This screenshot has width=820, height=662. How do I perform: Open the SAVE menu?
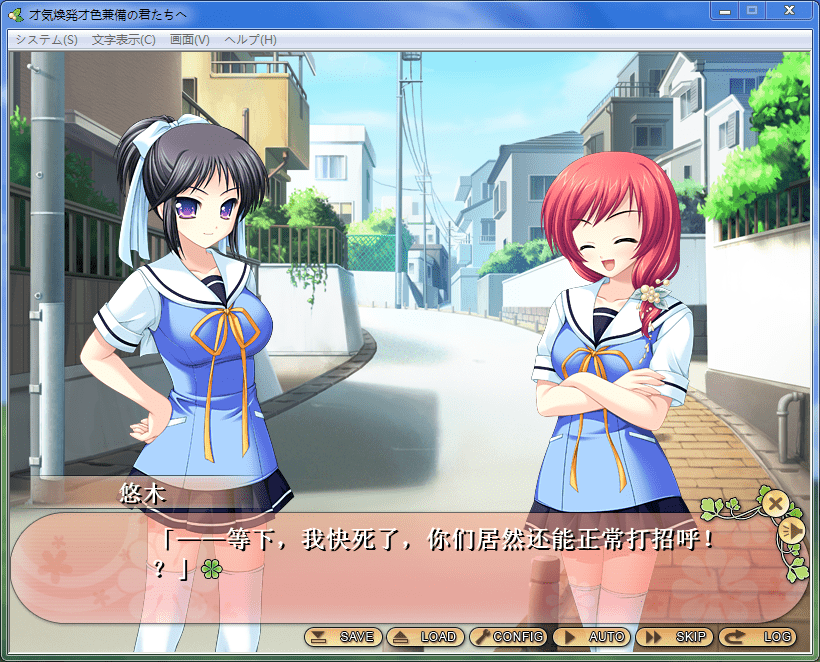pyautogui.click(x=343, y=637)
